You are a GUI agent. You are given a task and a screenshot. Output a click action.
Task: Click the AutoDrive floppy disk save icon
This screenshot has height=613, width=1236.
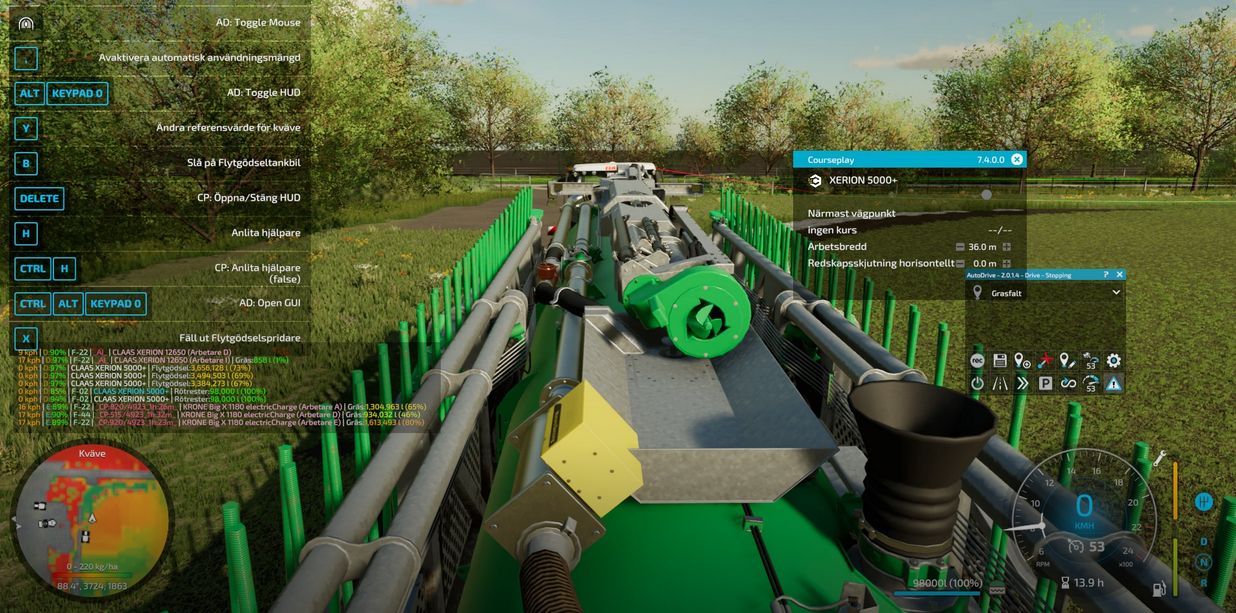click(x=1000, y=361)
